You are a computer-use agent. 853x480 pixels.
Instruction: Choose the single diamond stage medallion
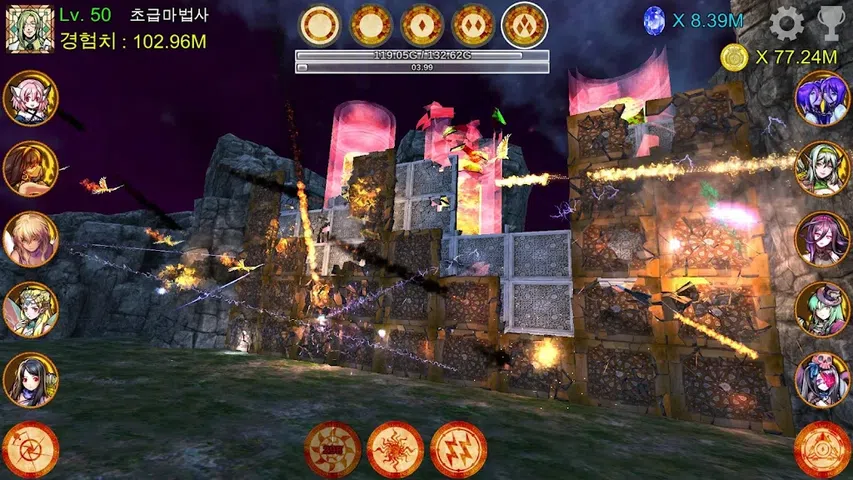(x=423, y=26)
